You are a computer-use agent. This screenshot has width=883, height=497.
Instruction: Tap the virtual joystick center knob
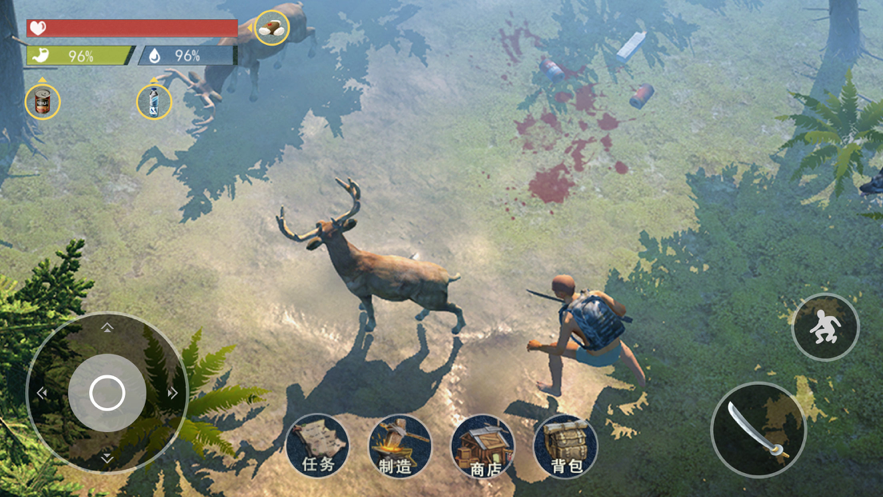click(x=107, y=392)
